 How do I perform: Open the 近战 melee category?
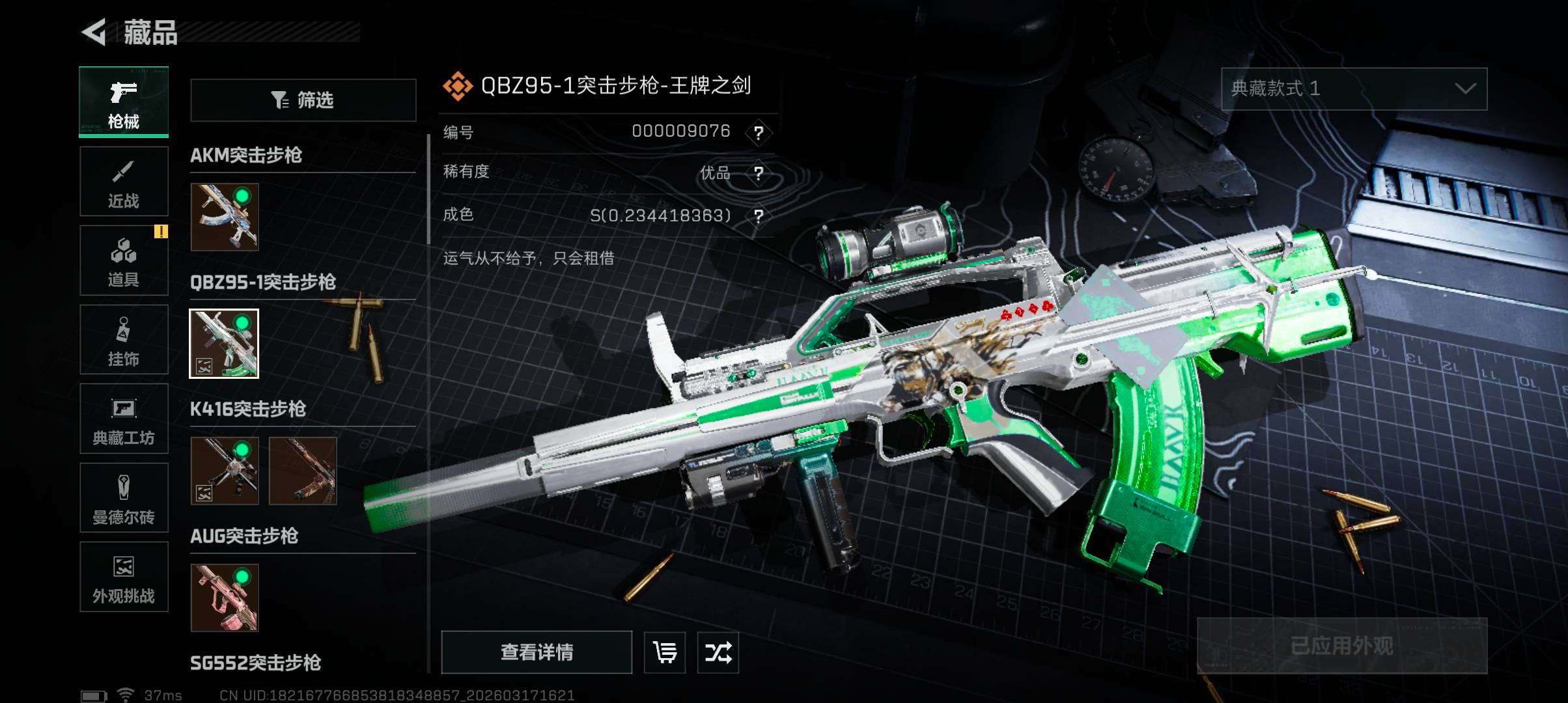click(x=124, y=182)
